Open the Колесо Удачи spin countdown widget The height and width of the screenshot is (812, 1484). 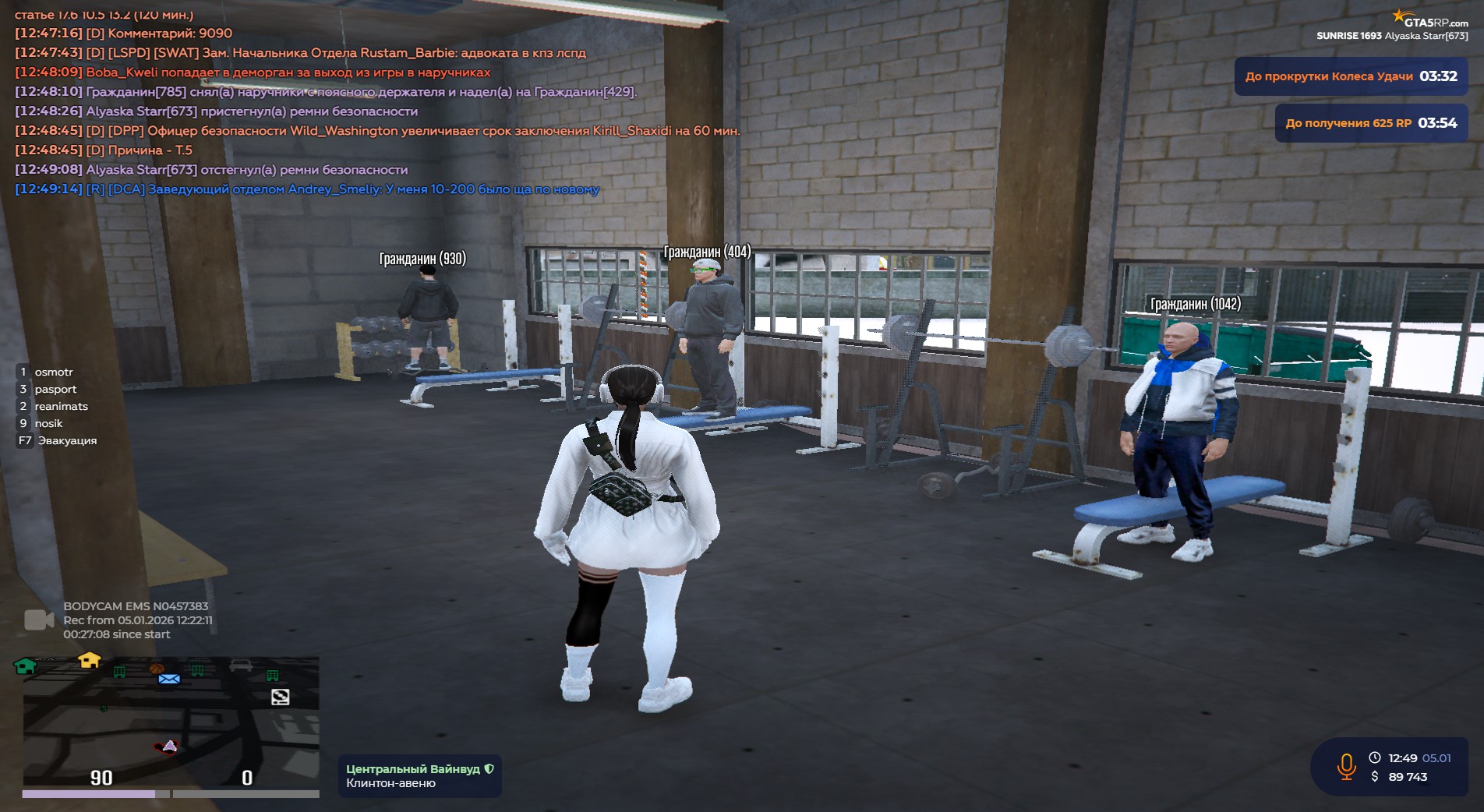1351,76
